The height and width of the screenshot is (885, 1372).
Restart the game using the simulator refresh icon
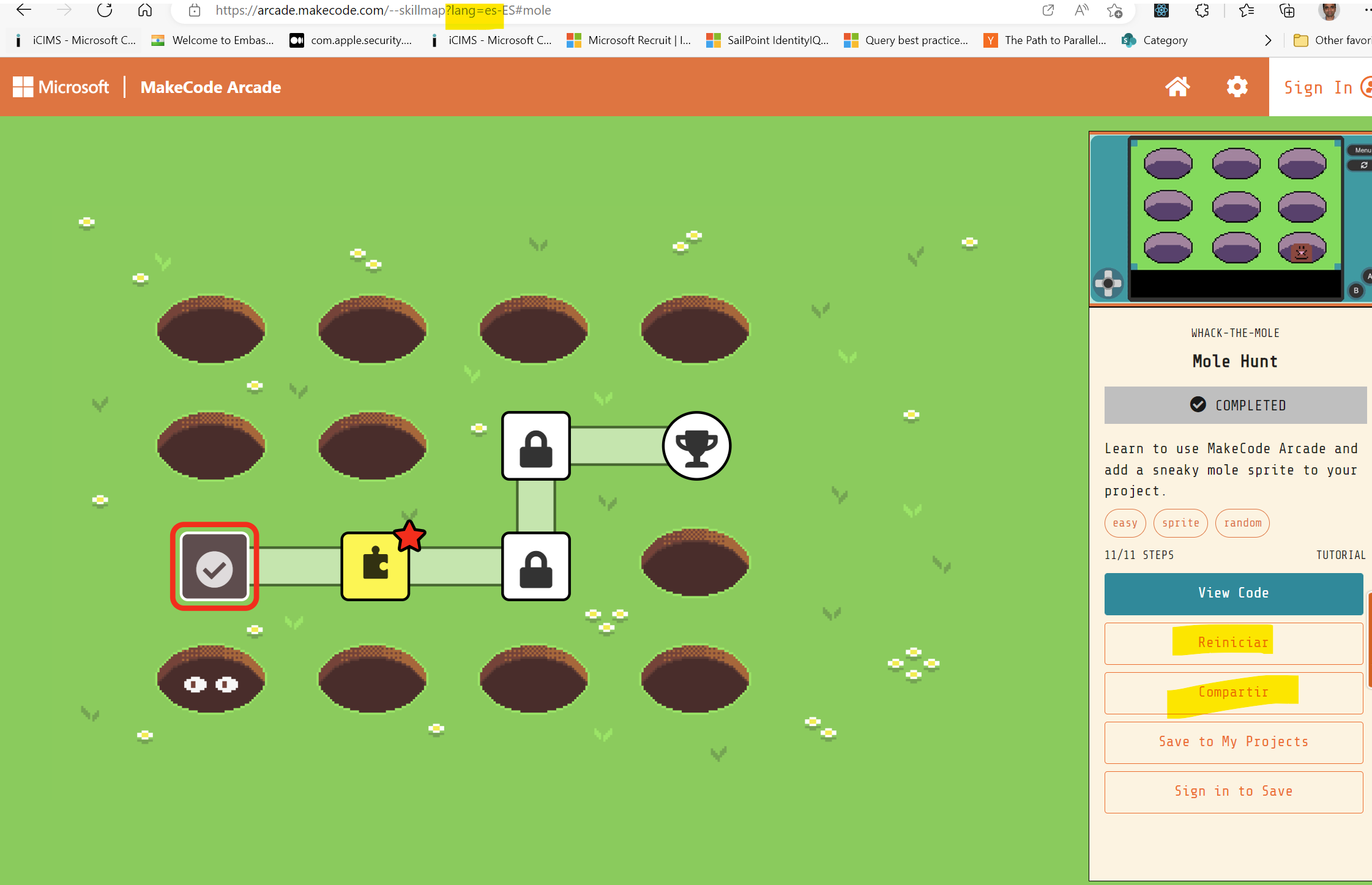1363,165
